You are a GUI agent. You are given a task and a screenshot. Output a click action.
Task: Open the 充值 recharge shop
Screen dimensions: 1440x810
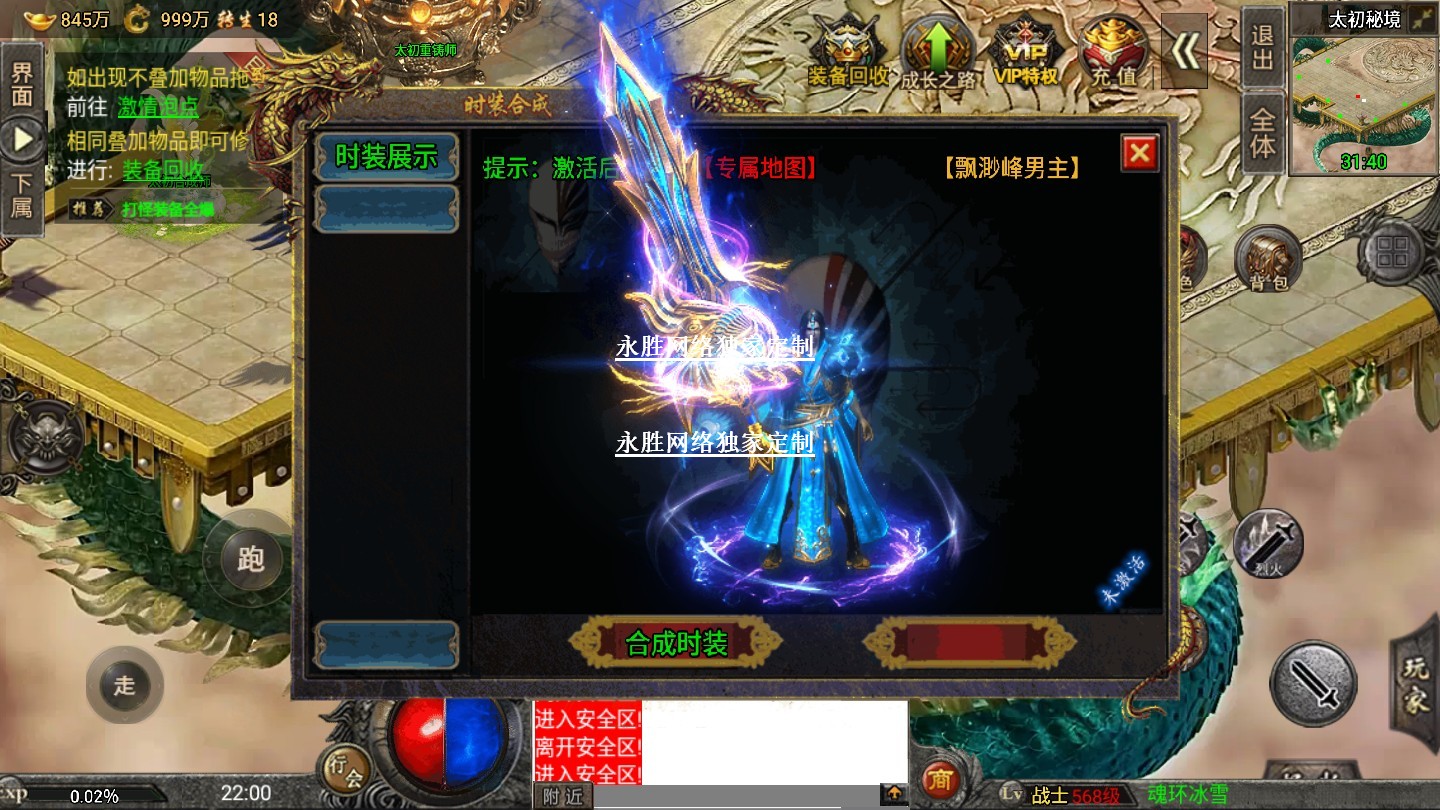tap(1114, 54)
